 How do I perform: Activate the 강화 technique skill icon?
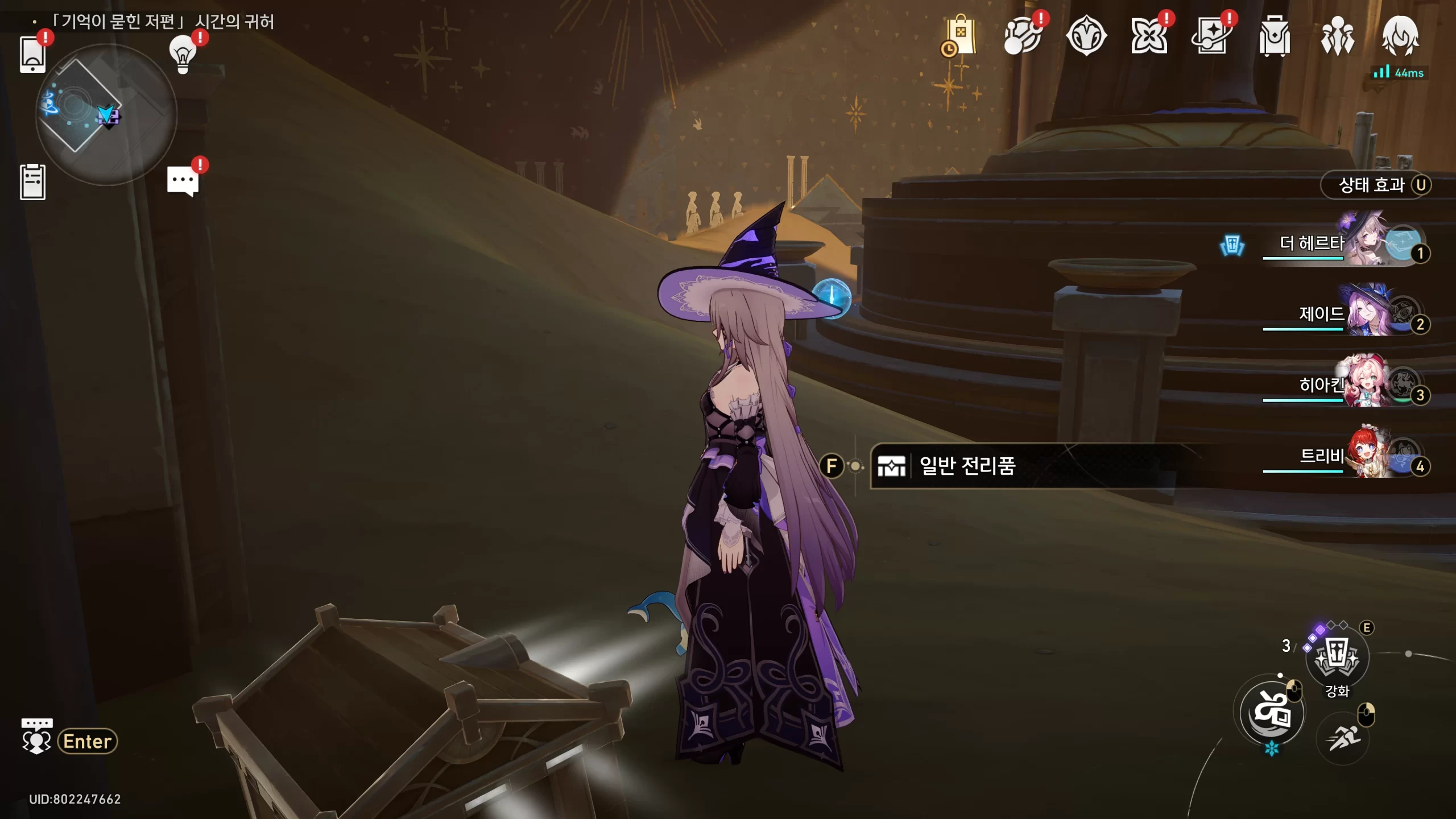1337,657
